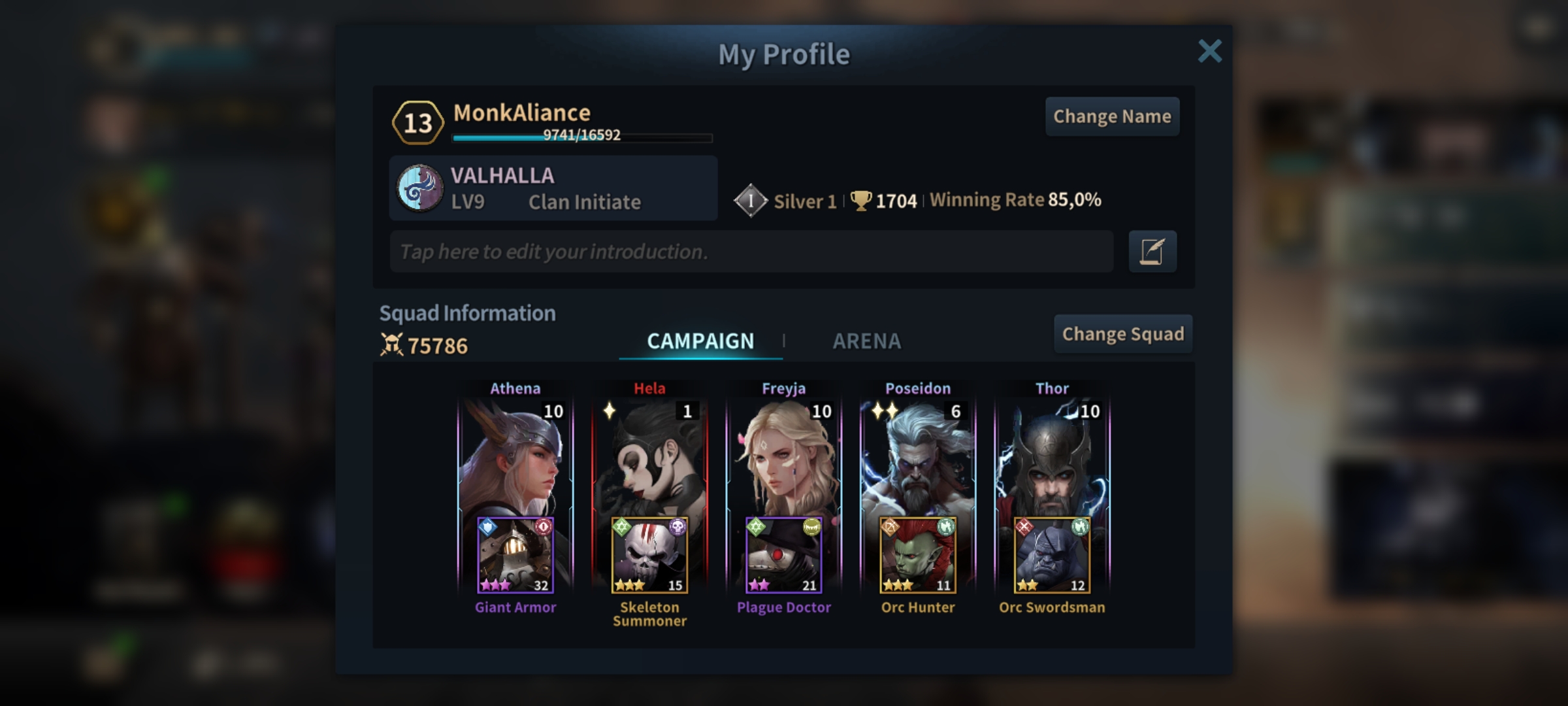Close the My Profile window
Screen dimensions: 1568x706
[1209, 51]
